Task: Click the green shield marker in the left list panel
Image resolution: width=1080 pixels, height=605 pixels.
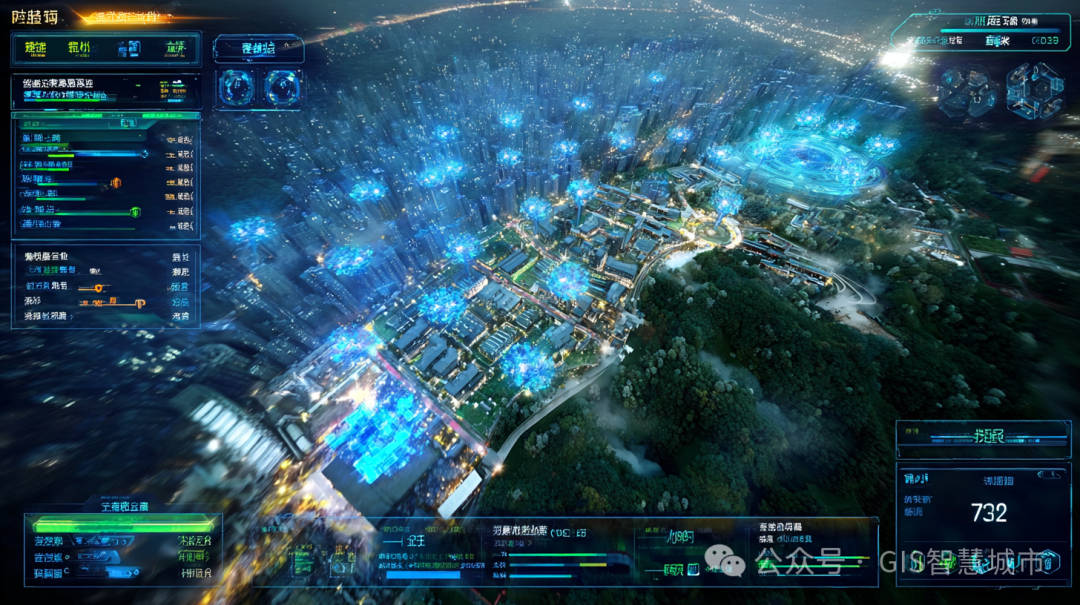Action: (x=136, y=212)
